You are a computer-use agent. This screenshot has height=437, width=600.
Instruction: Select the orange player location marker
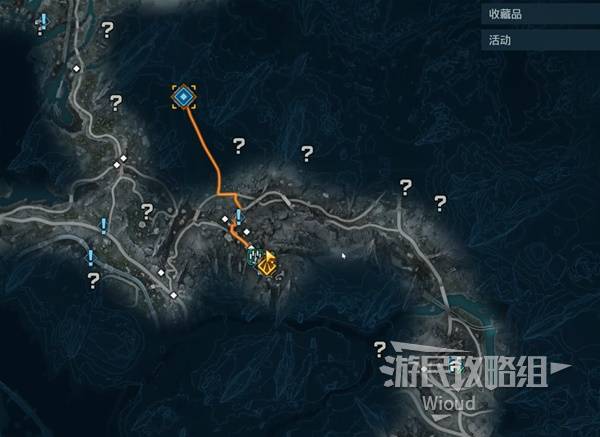[x=267, y=264]
